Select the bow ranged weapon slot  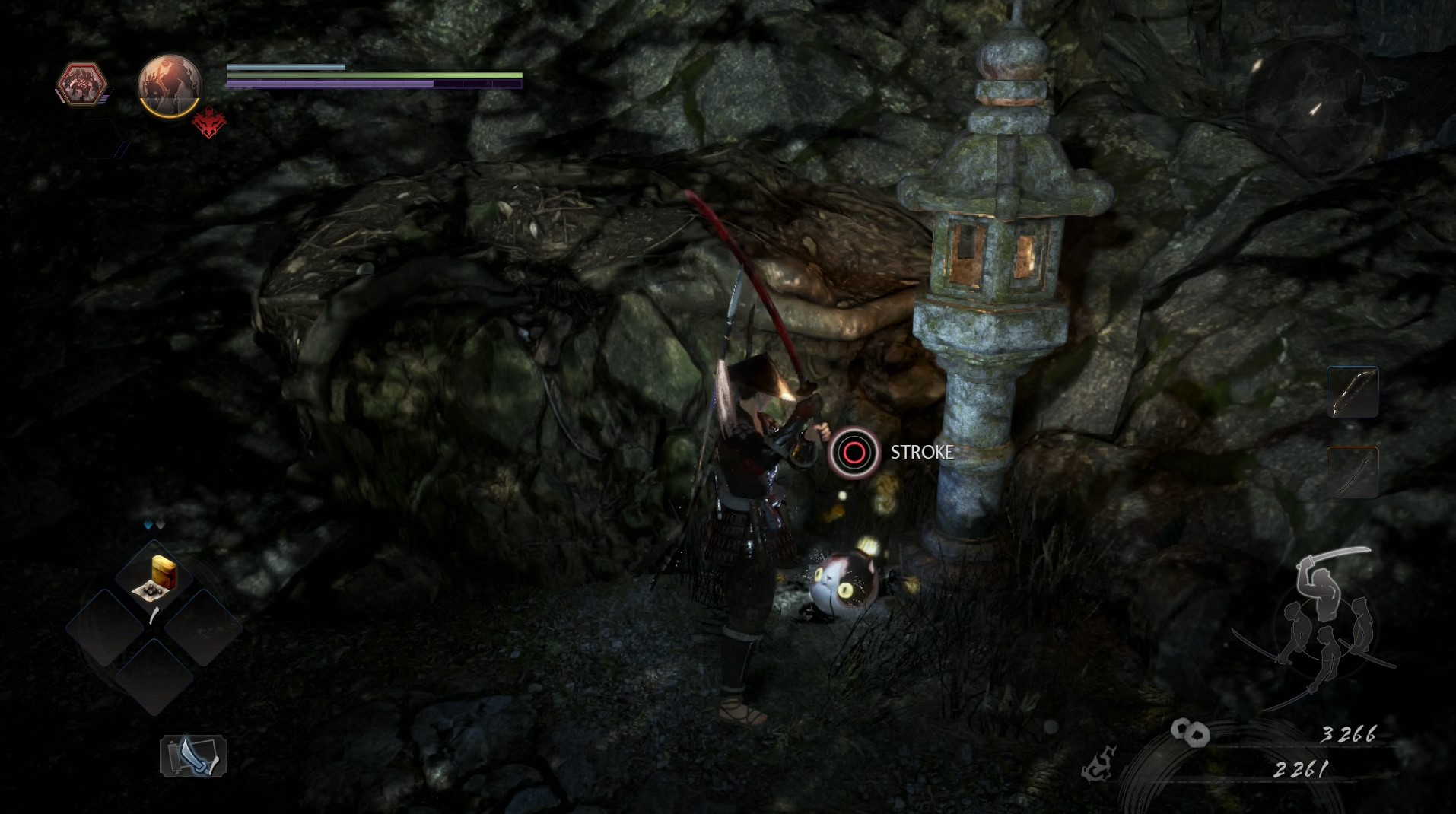point(1353,392)
